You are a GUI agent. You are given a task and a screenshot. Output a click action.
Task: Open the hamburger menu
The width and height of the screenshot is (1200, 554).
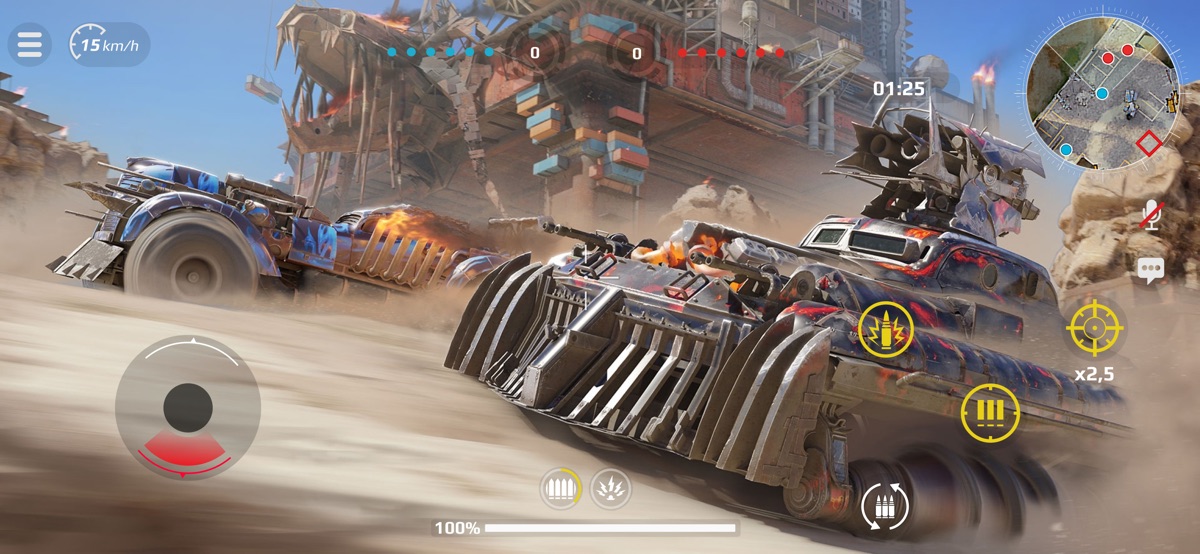click(x=30, y=45)
